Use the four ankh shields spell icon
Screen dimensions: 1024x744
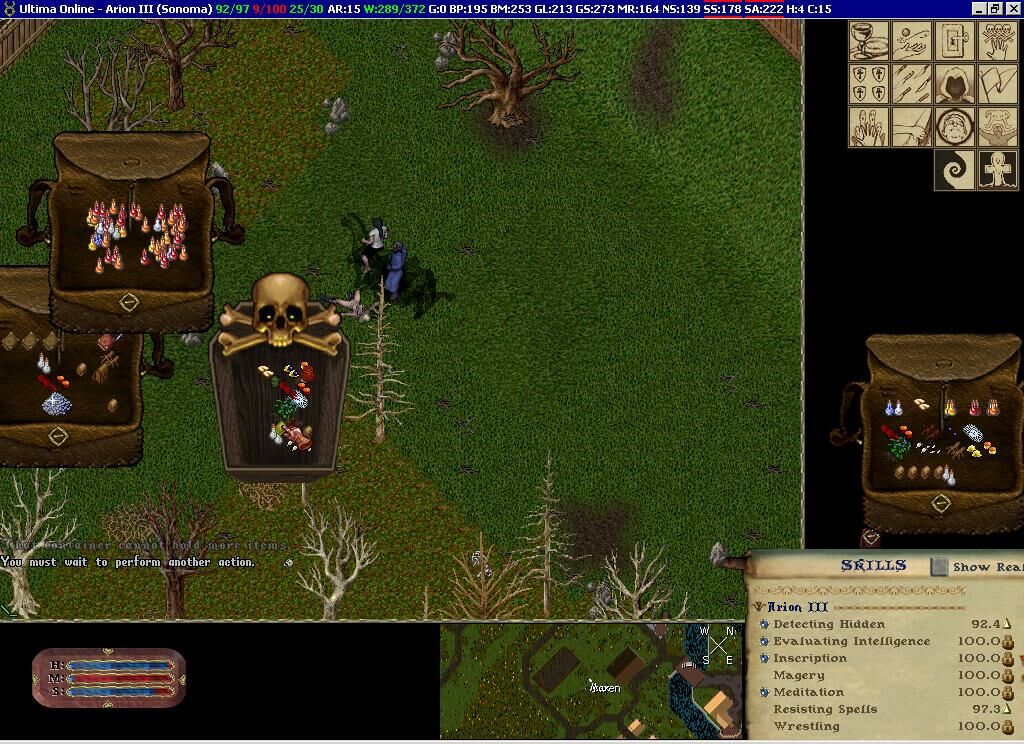click(x=869, y=84)
